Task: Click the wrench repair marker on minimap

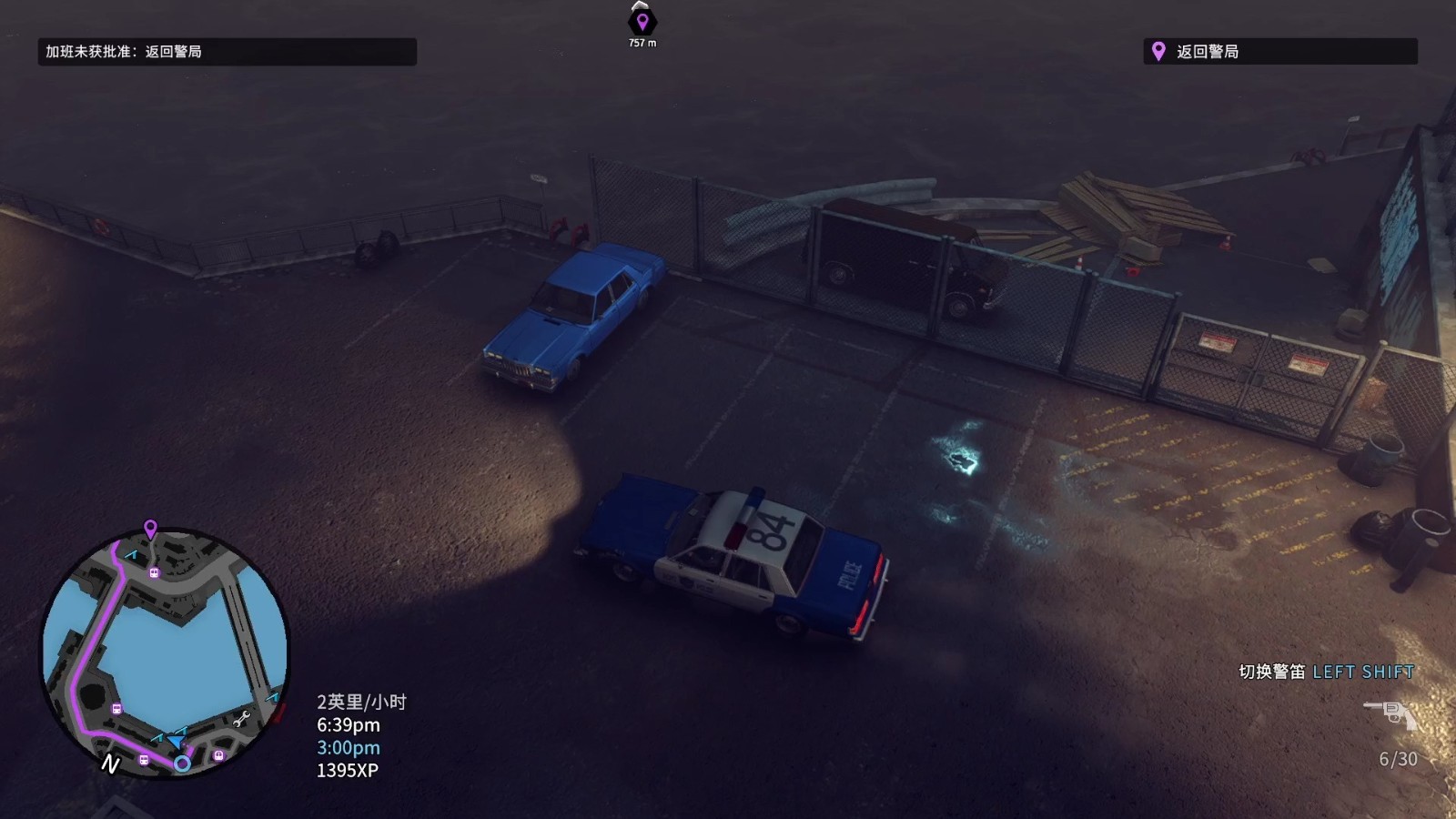Action: 242,720
